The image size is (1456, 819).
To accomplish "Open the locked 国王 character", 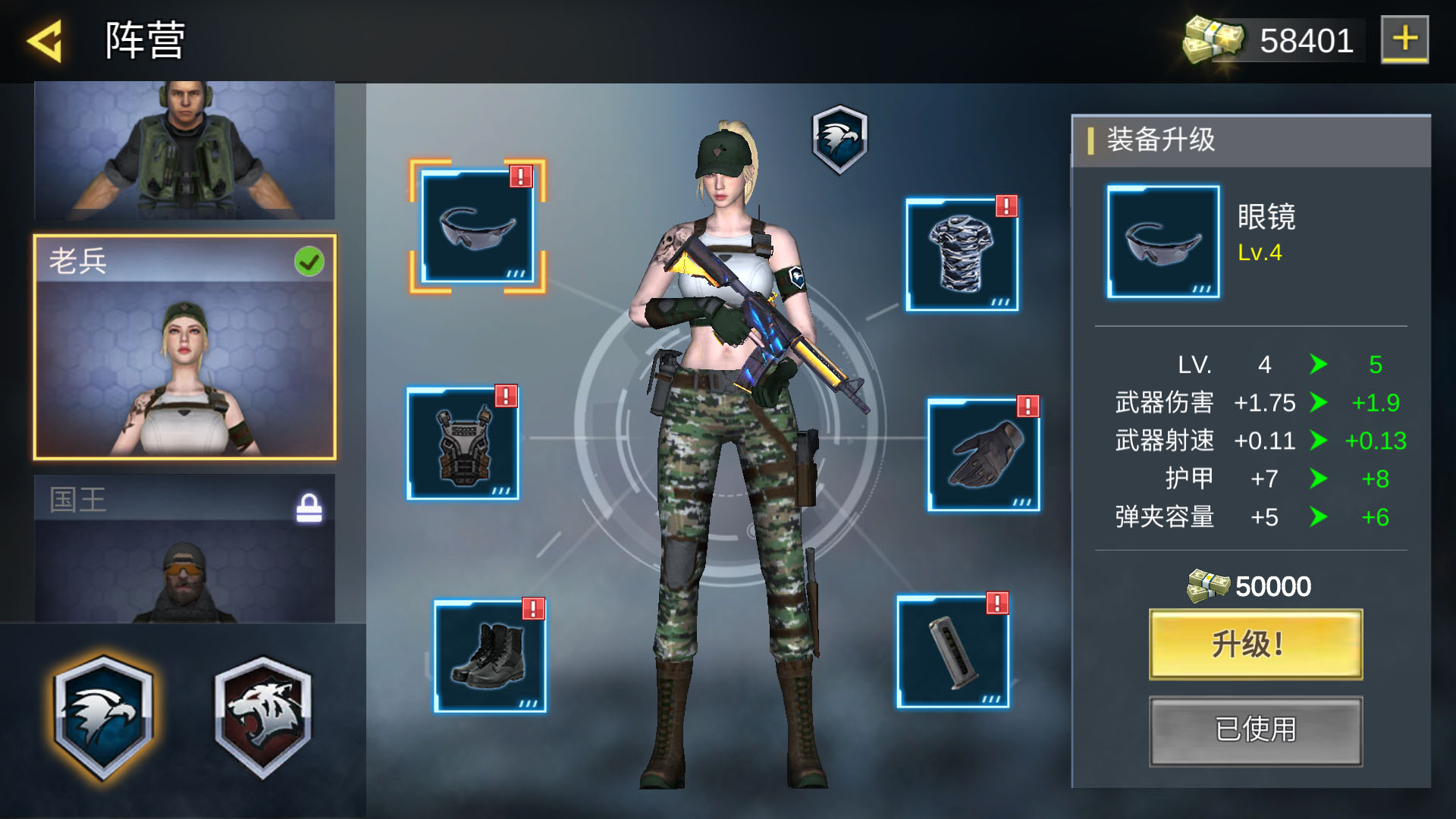I will coord(182,561).
